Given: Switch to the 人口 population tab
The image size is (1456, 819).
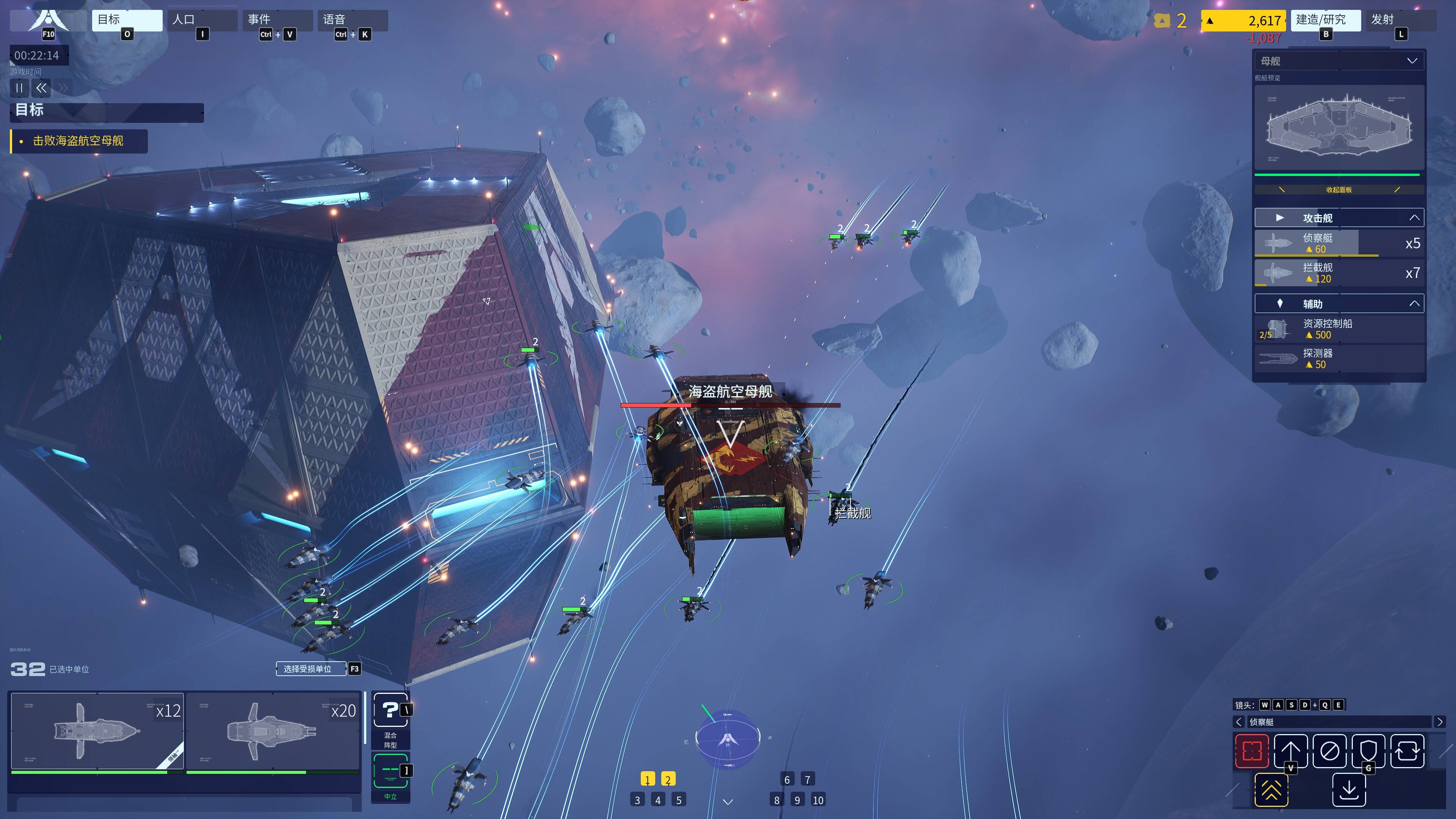Looking at the screenshot, I should tap(202, 20).
